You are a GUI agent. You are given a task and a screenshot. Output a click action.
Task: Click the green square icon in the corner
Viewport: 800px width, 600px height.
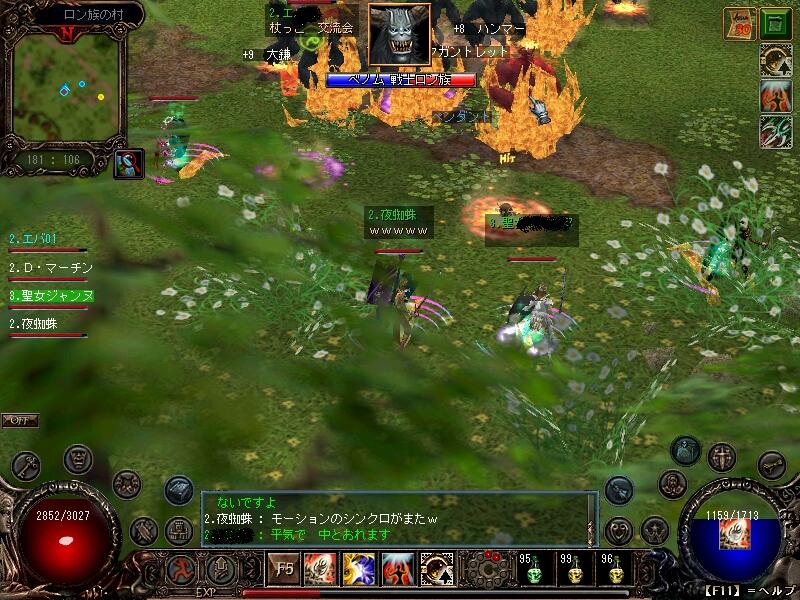tap(775, 24)
